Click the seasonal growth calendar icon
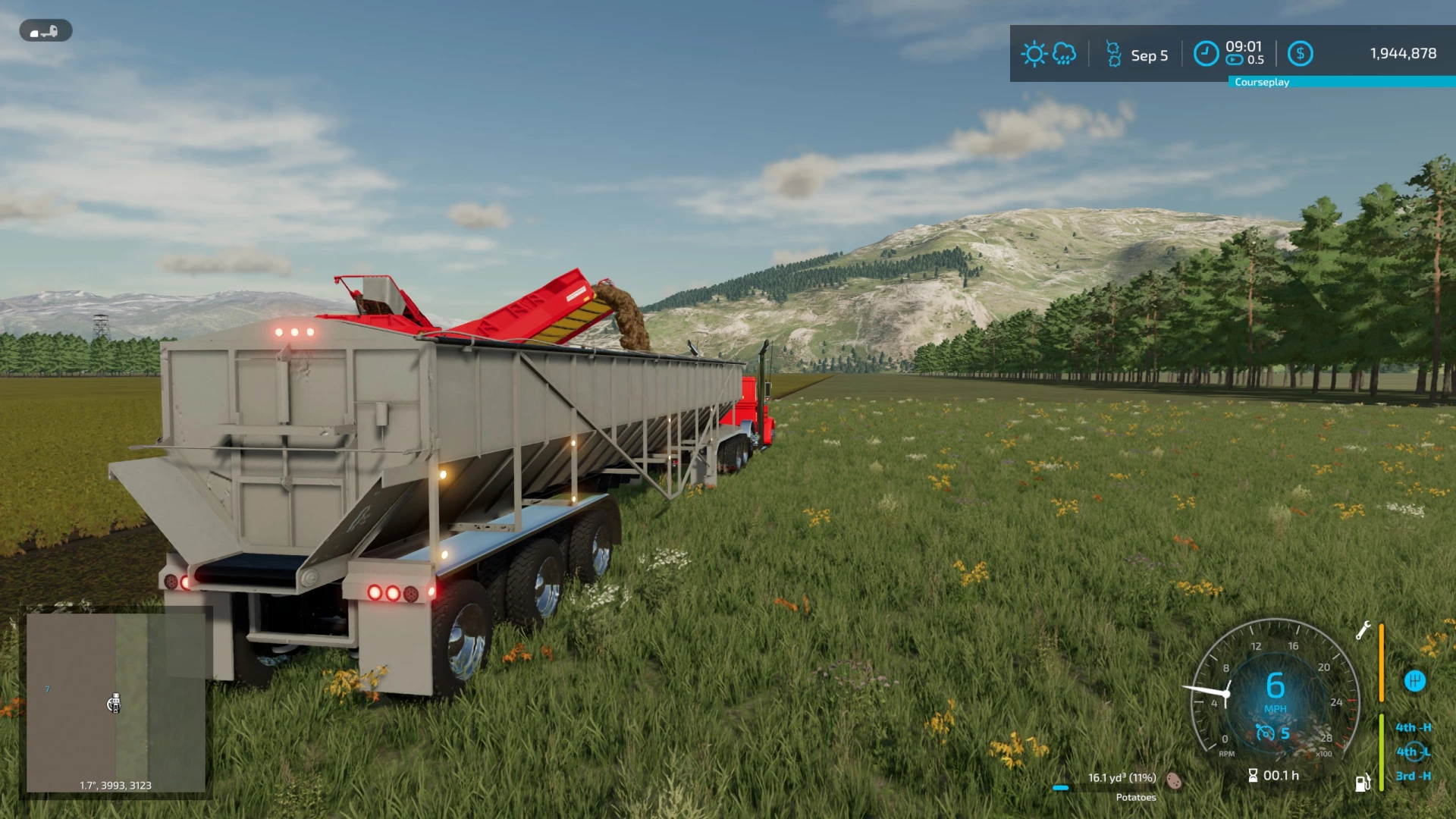 point(1113,54)
